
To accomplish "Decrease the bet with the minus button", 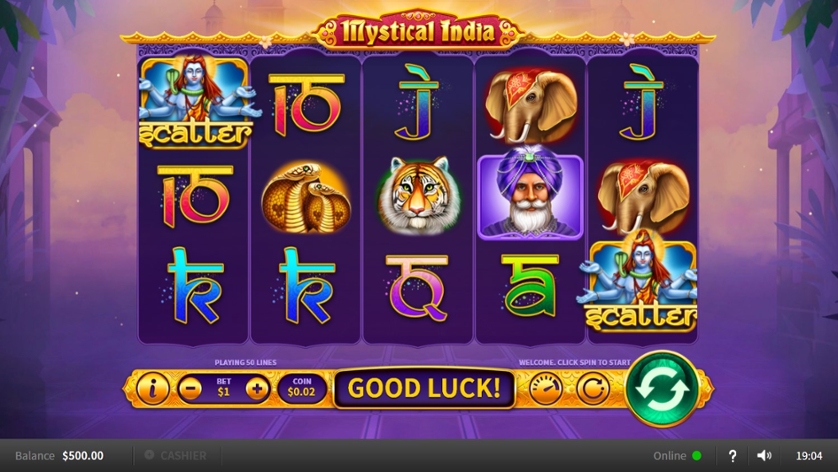I will [x=190, y=388].
